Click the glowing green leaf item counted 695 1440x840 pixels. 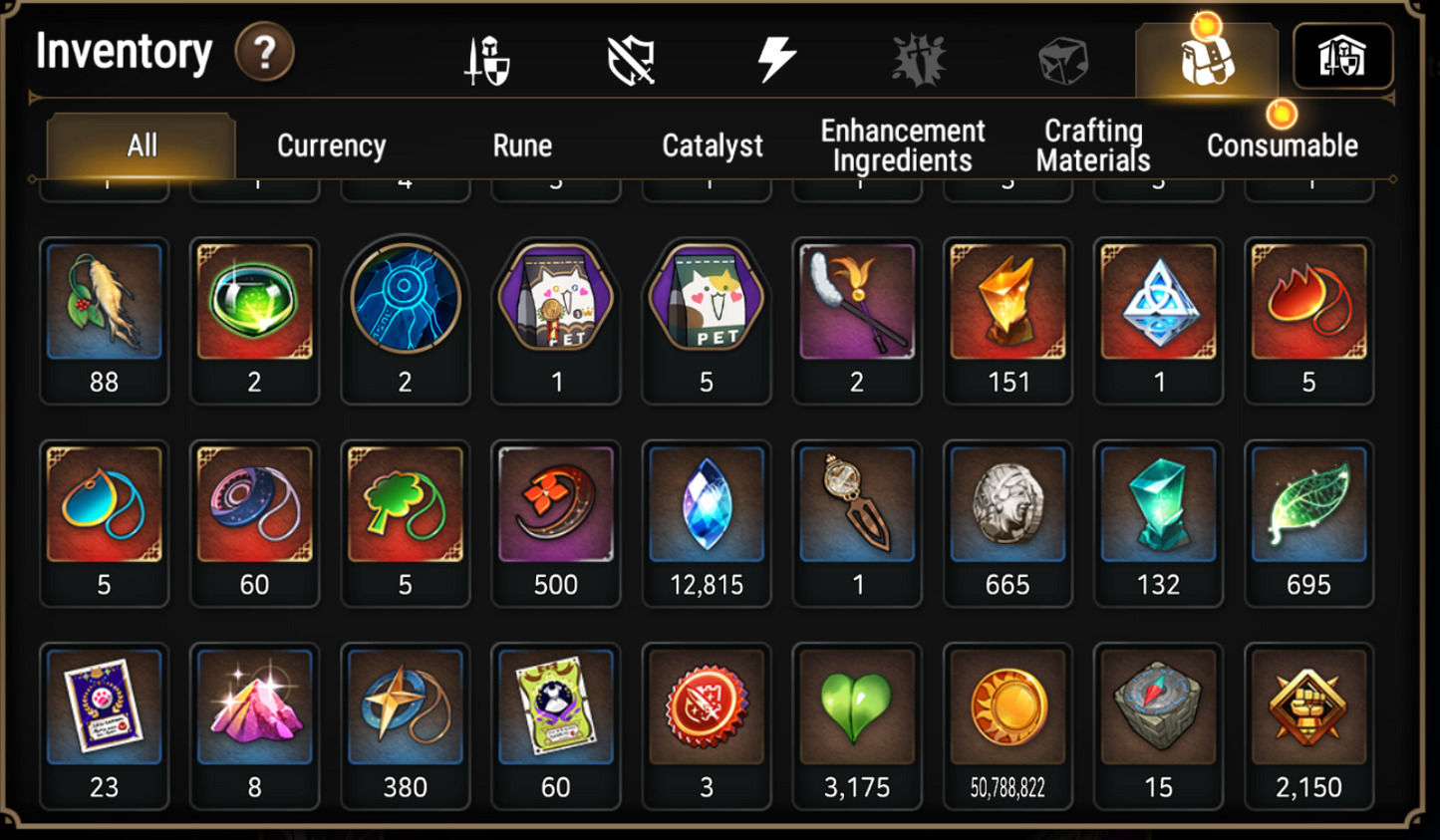(1308, 506)
